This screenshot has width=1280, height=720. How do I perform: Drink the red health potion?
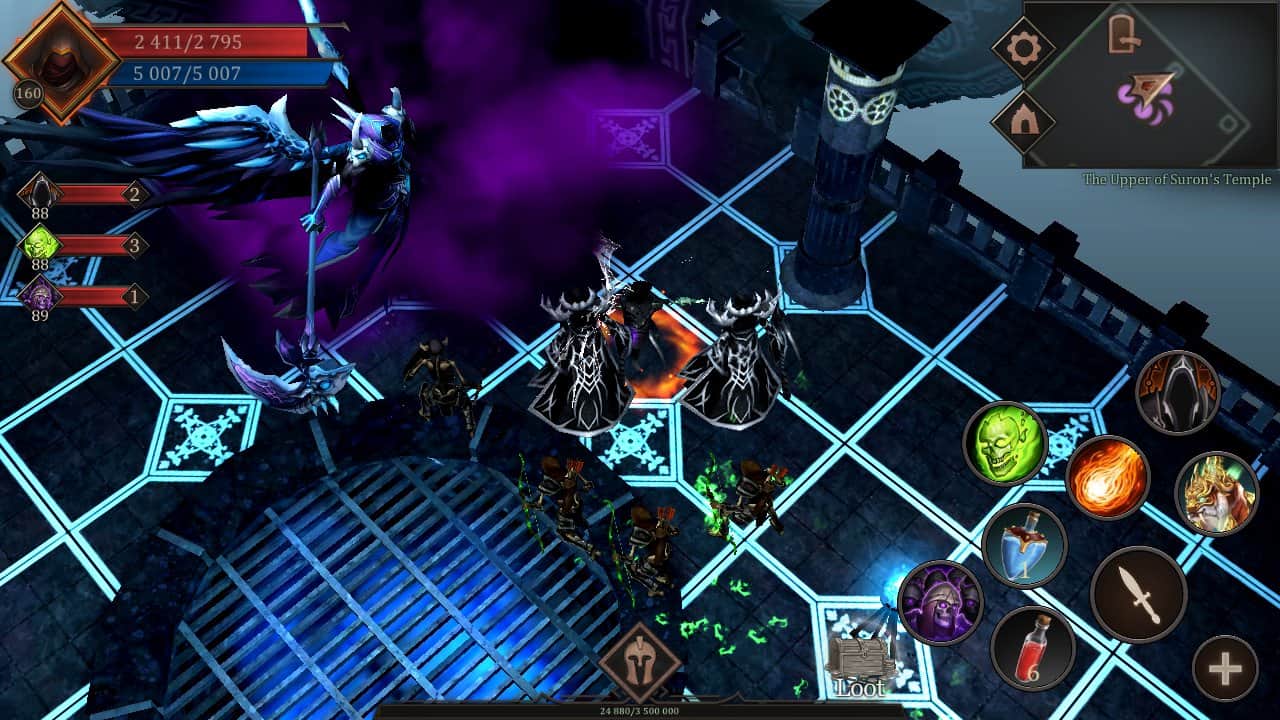click(1032, 648)
